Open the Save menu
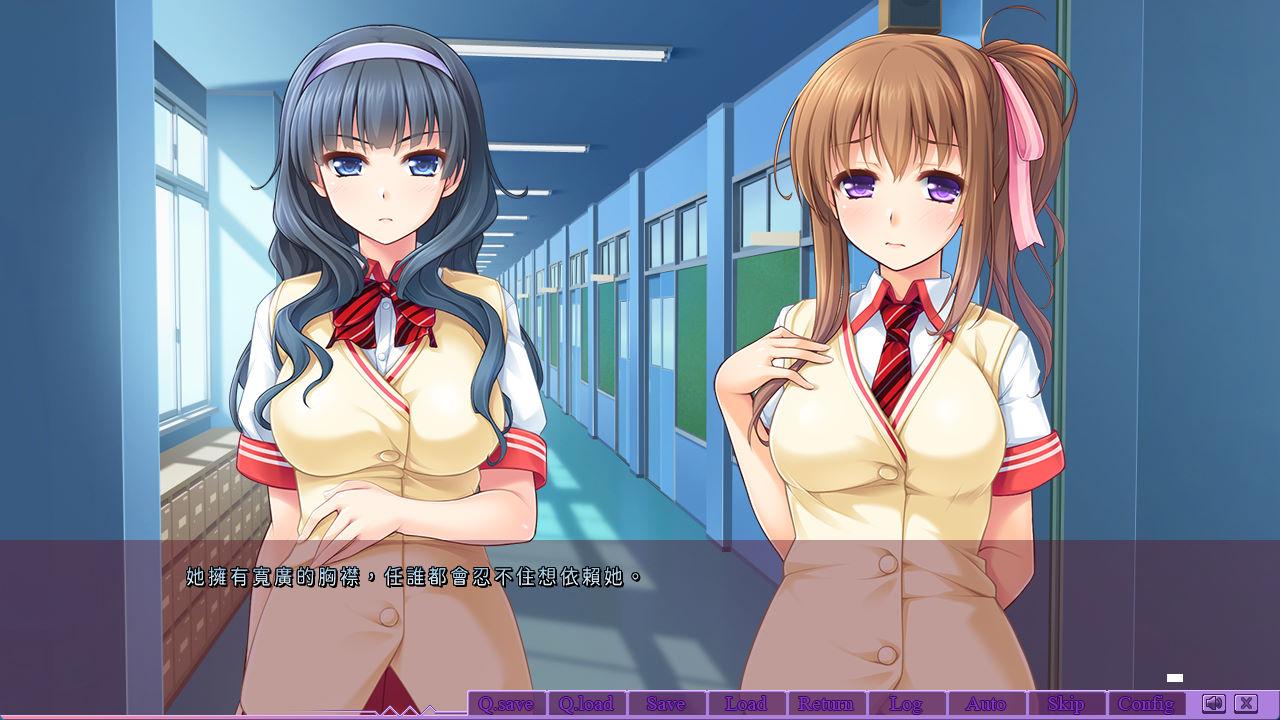 [x=666, y=704]
